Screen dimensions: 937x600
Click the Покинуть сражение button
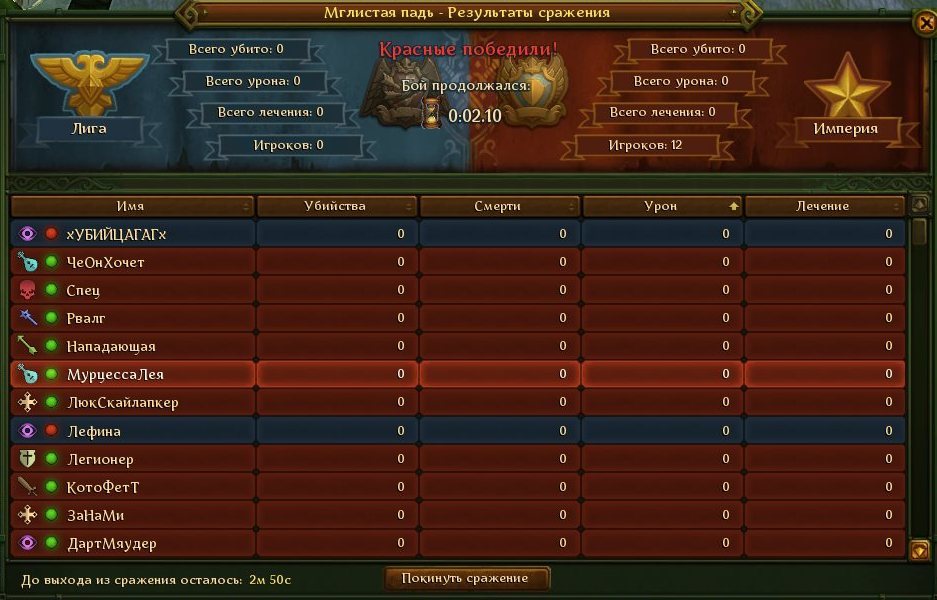coord(468,578)
